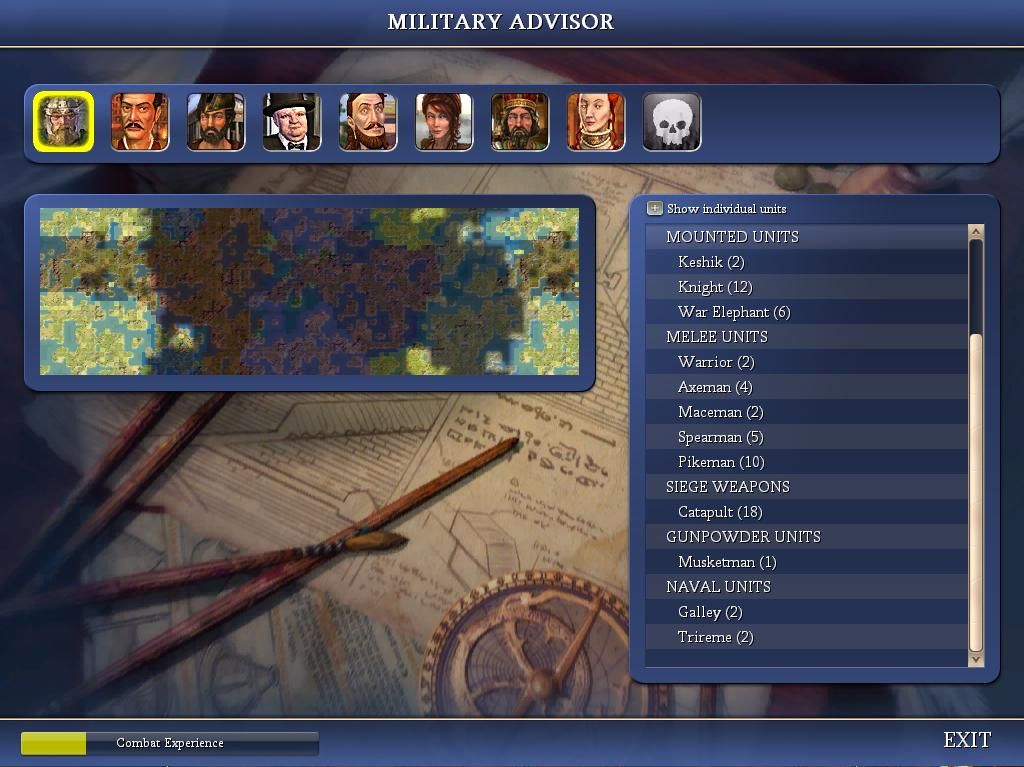Exit the Military Advisor screen
Viewport: 1024px width, 767px height.
[967, 740]
